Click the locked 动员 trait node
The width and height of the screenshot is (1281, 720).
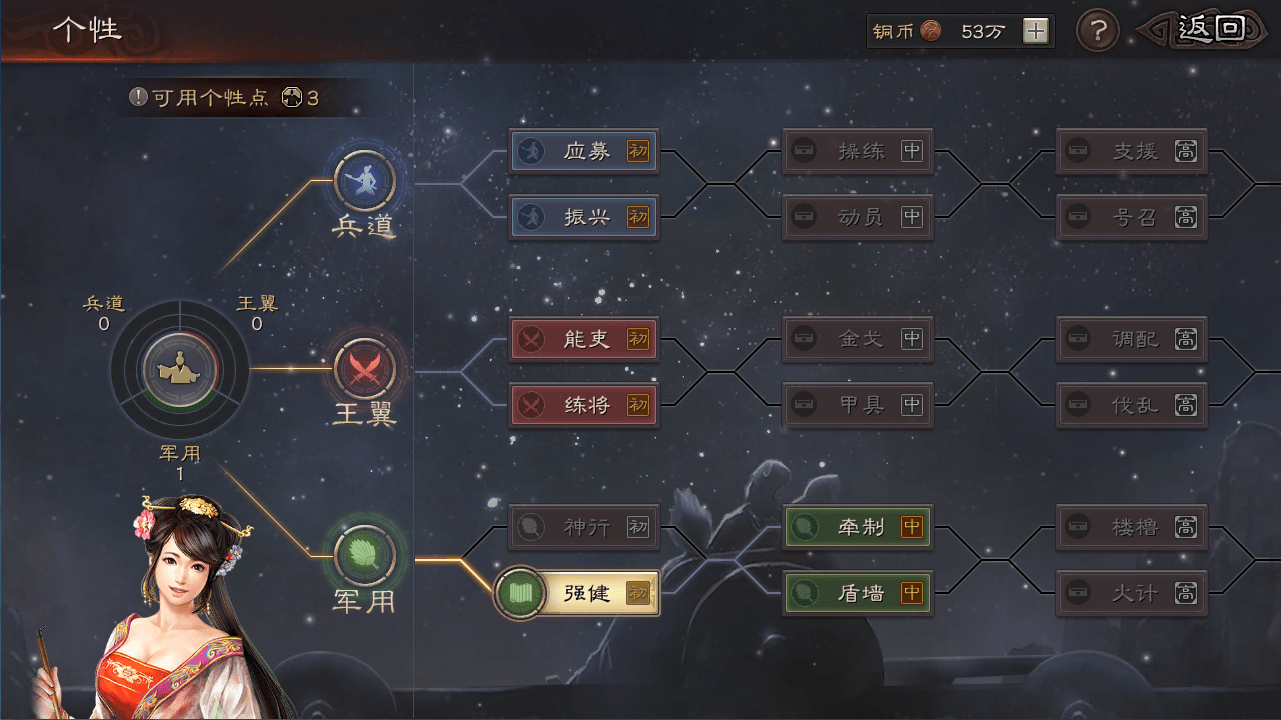click(x=857, y=216)
